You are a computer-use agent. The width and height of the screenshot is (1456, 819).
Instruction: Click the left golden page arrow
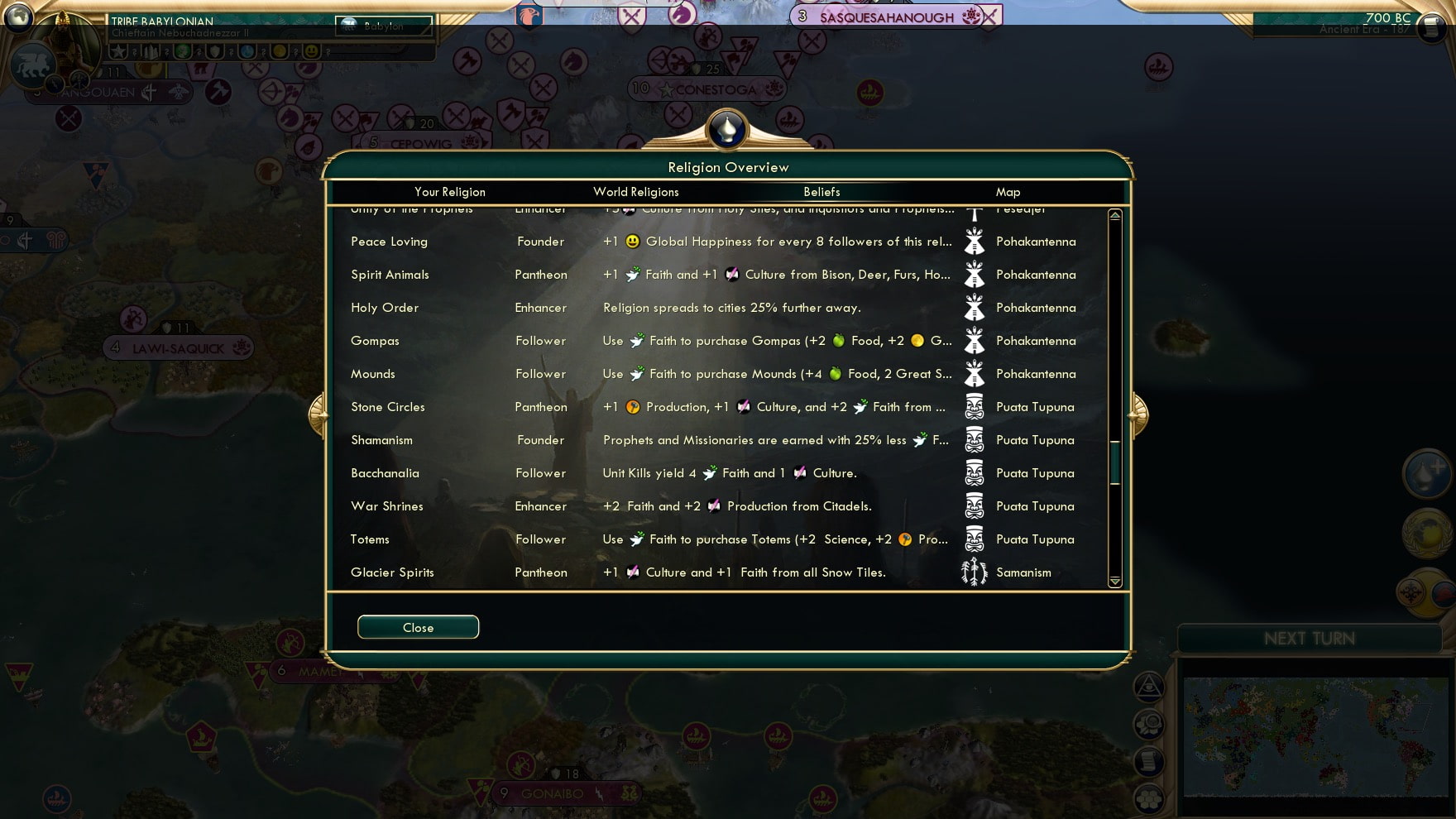click(x=318, y=414)
